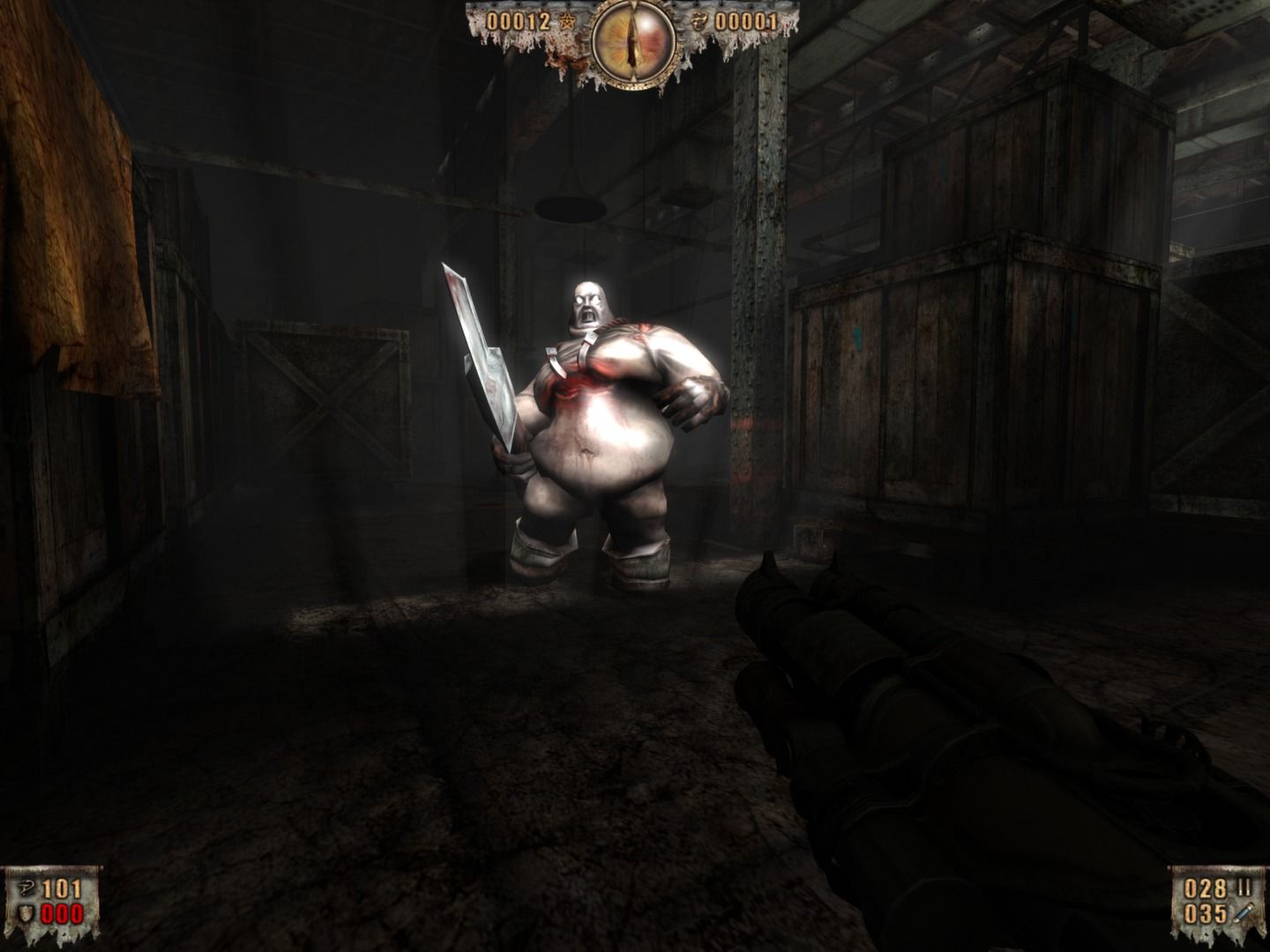Toggle the red armor value 000
Viewport: 1270px width, 952px height.
click(61, 914)
